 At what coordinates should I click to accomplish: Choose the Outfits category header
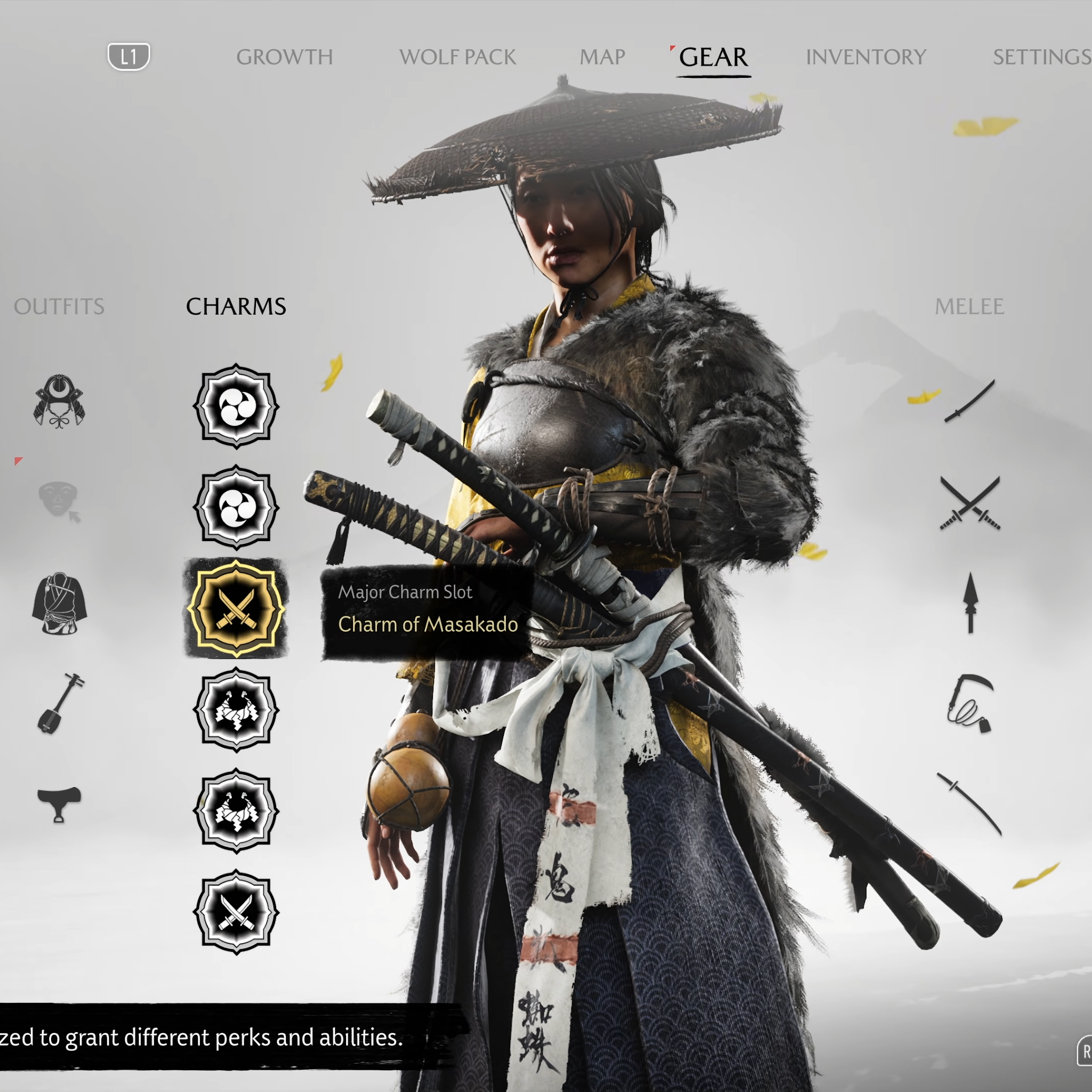coord(59,307)
